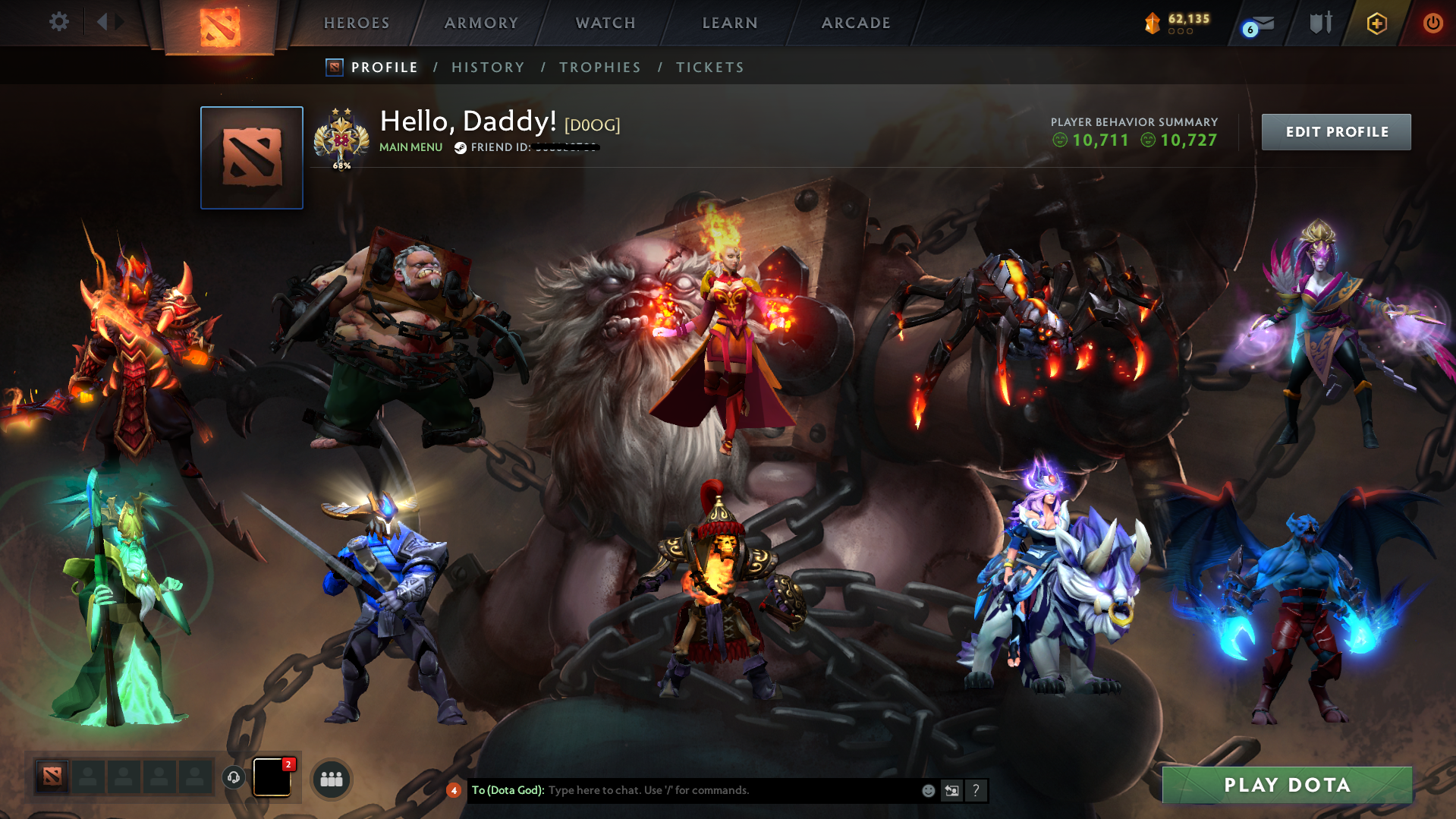Open the chat help question mark
Viewport: 1456px width, 819px height.
pyautogui.click(x=976, y=790)
